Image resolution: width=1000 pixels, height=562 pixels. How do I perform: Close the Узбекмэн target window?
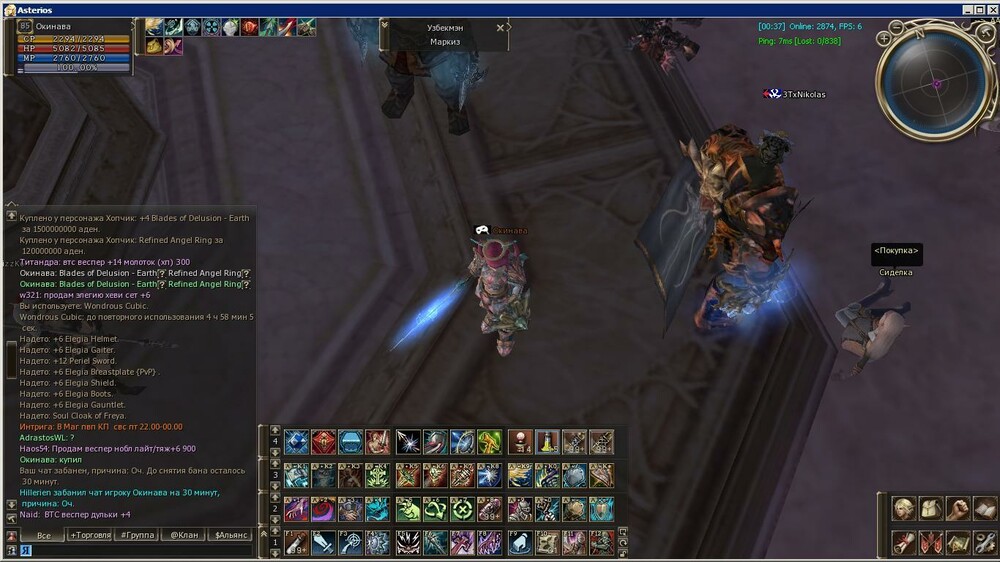coord(501,28)
